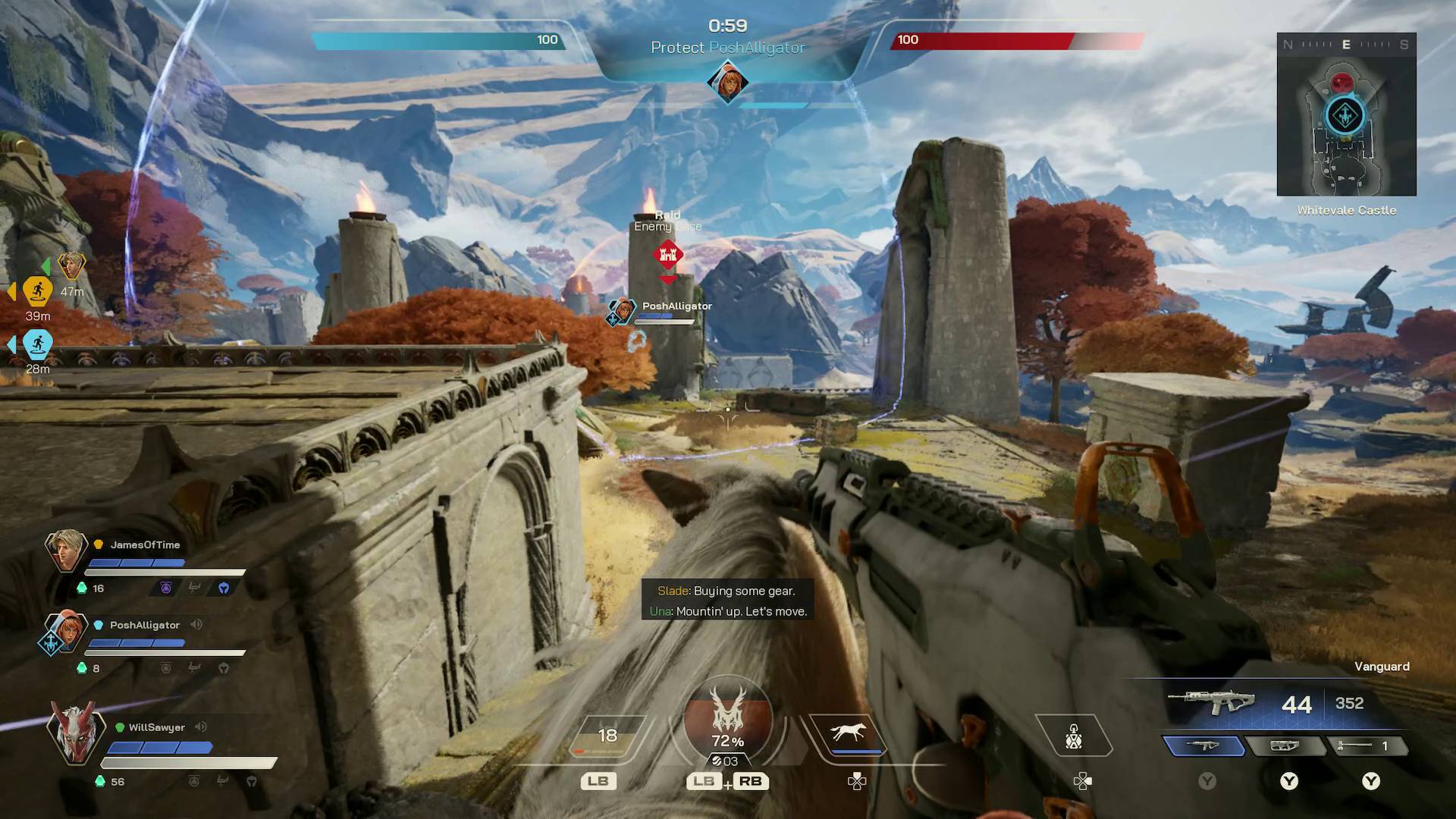Image resolution: width=1456 pixels, height=819 pixels.
Task: Select the Protect PoshAlligator objective portrait
Action: tap(726, 80)
